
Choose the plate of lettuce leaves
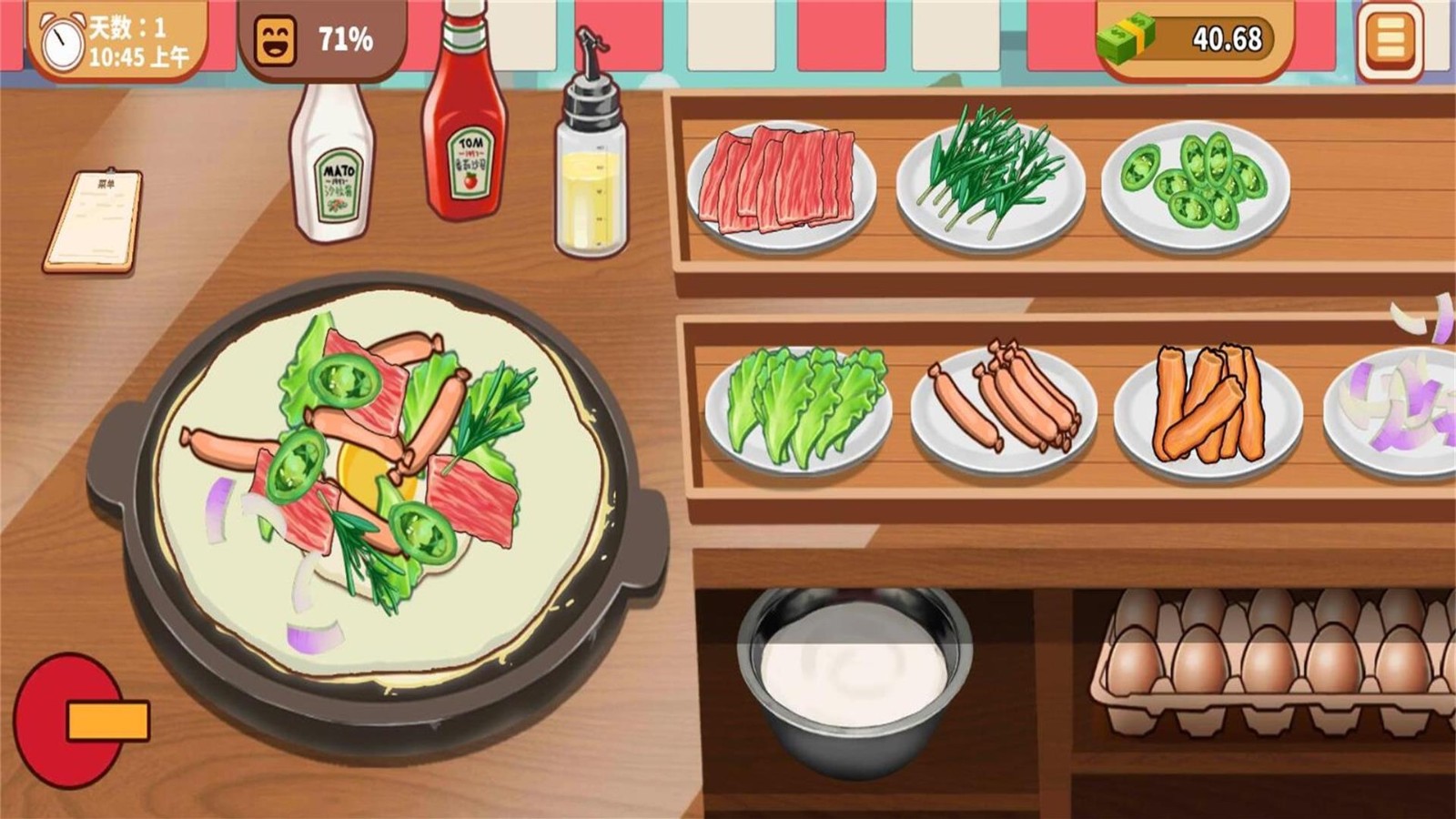pos(799,407)
